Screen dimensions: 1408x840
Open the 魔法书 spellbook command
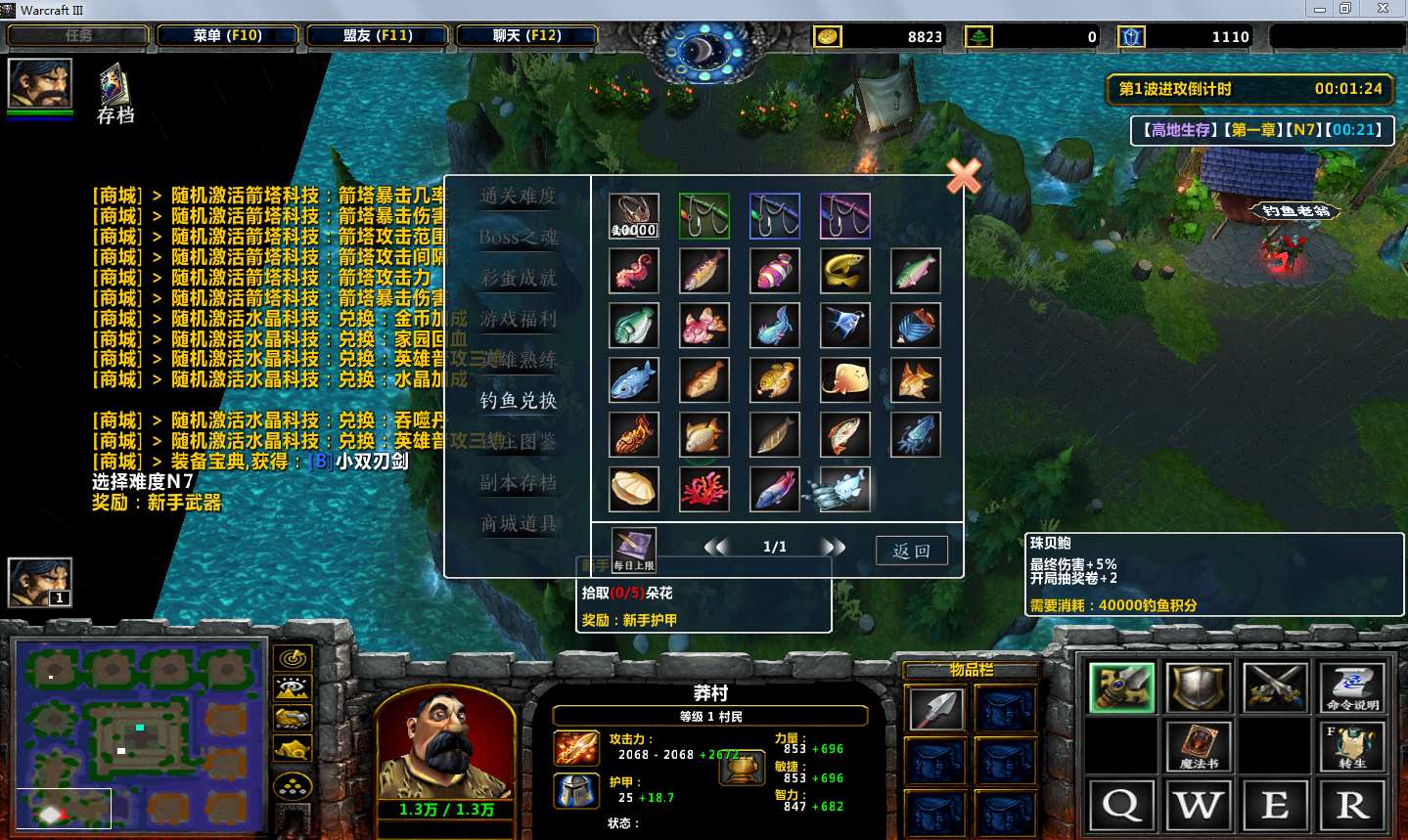click(1199, 745)
